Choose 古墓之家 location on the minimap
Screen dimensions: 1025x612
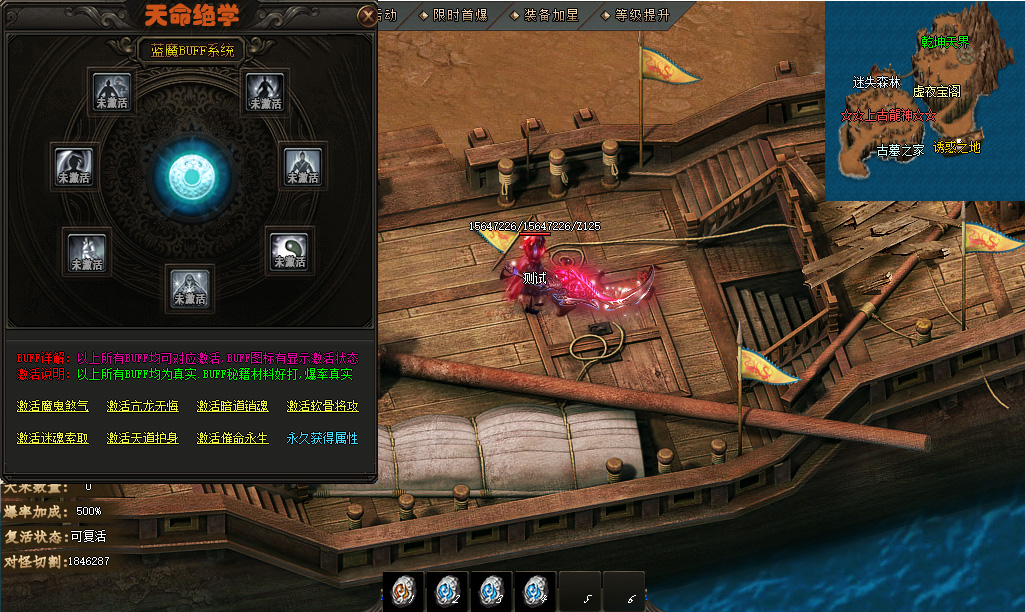(900, 151)
